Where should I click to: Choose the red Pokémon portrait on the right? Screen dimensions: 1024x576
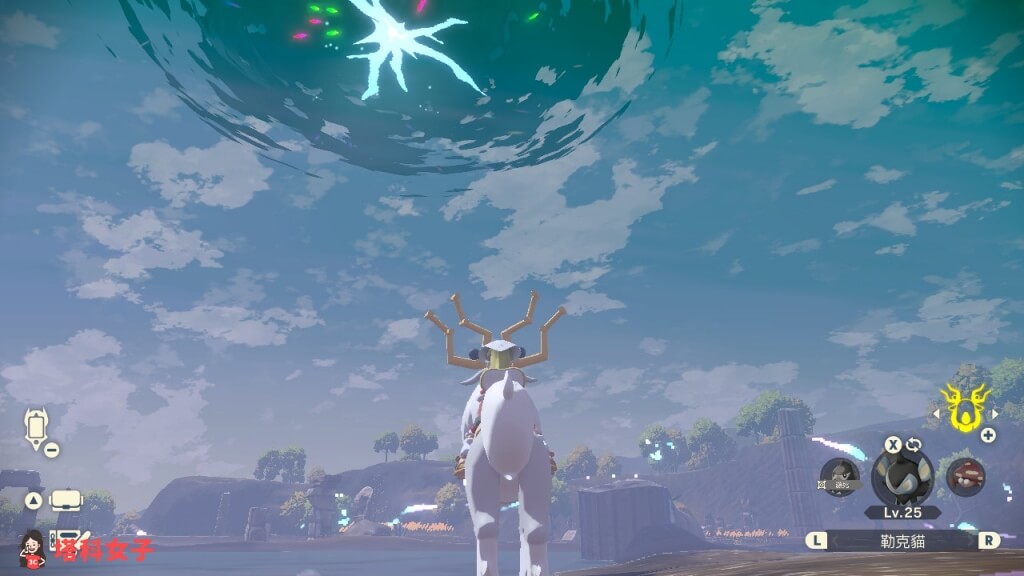tap(965, 477)
